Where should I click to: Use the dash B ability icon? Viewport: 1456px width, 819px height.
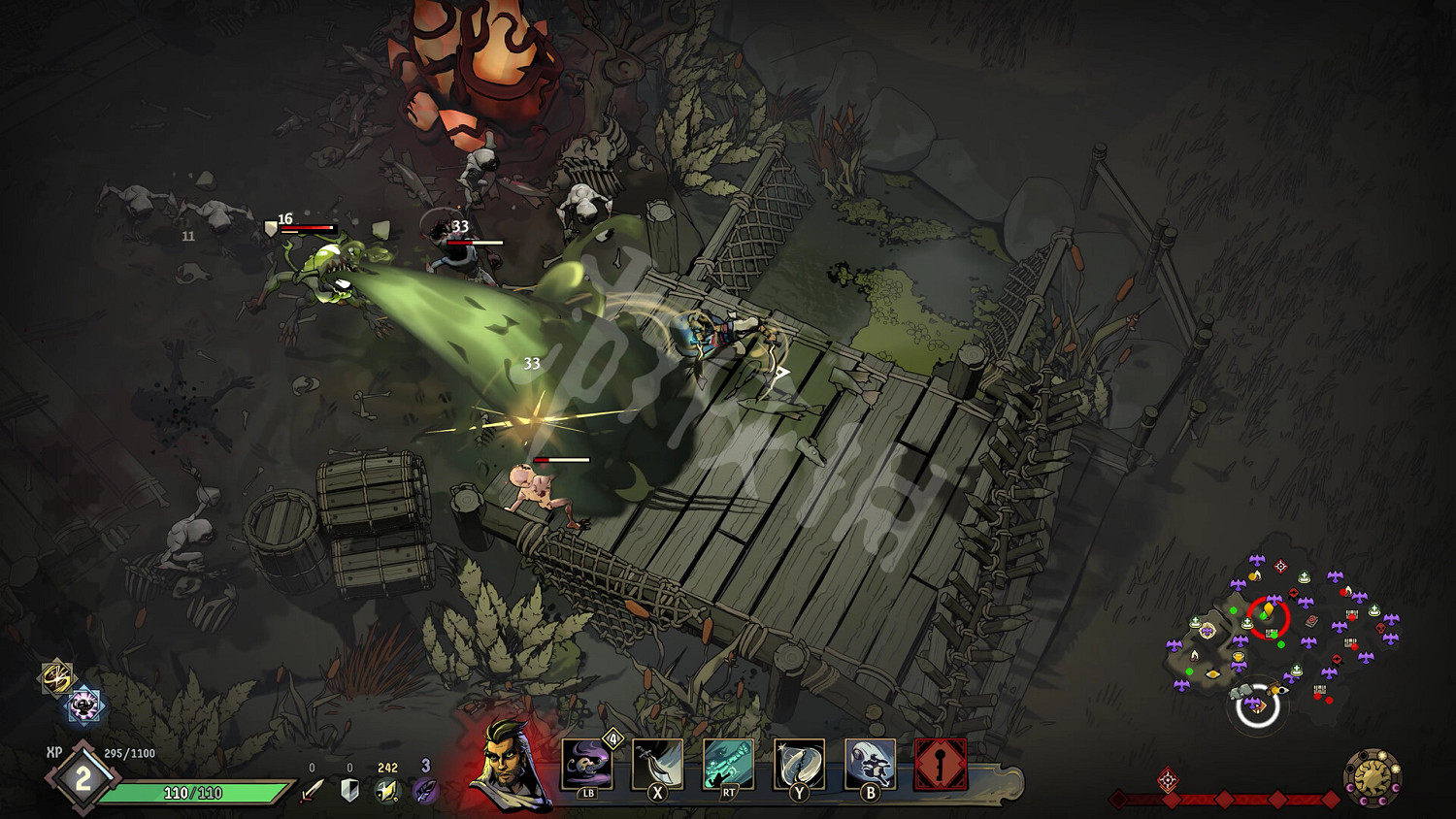(x=870, y=765)
